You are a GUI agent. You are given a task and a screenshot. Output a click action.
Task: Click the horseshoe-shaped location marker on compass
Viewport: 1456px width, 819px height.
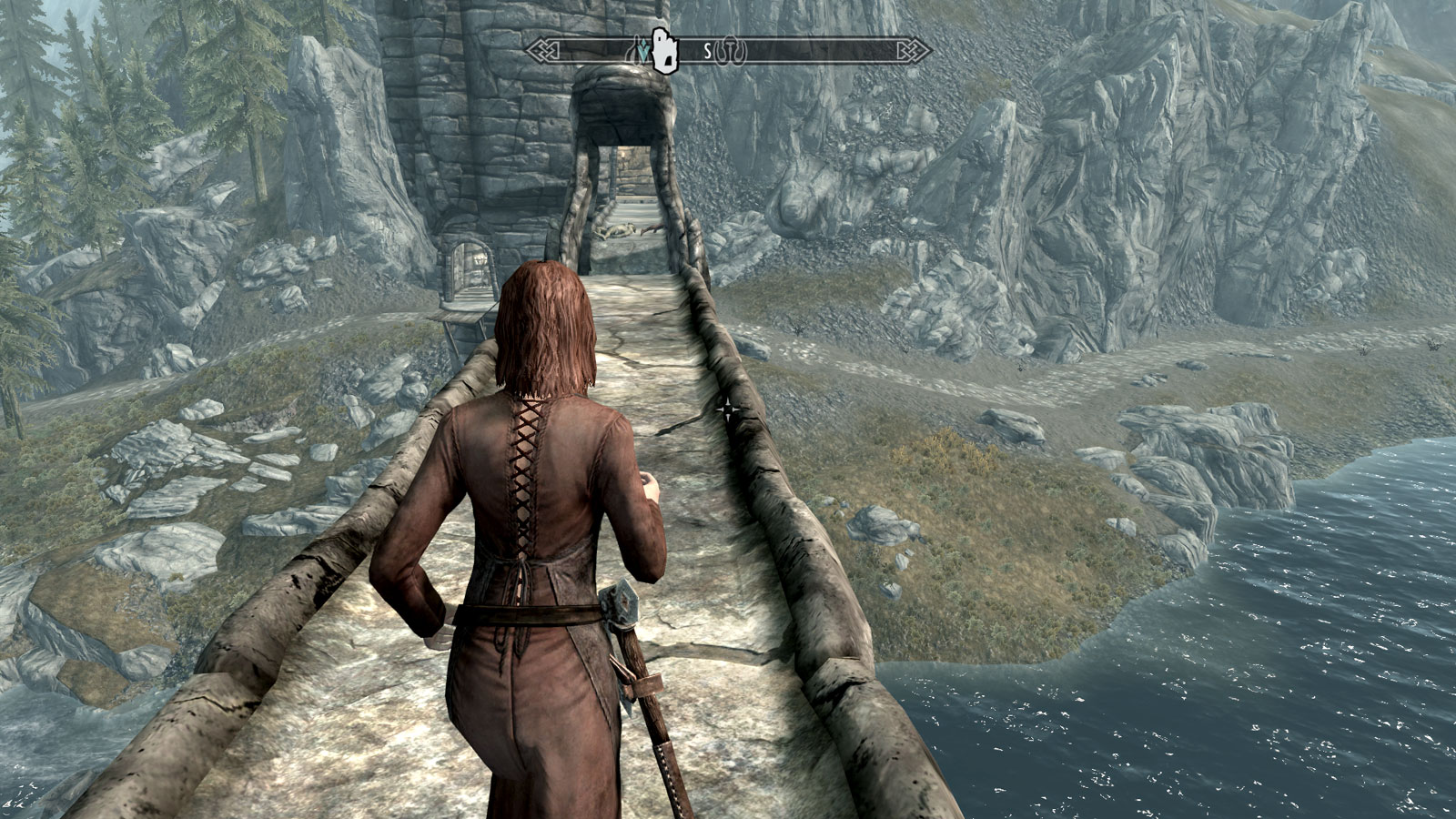click(x=729, y=53)
